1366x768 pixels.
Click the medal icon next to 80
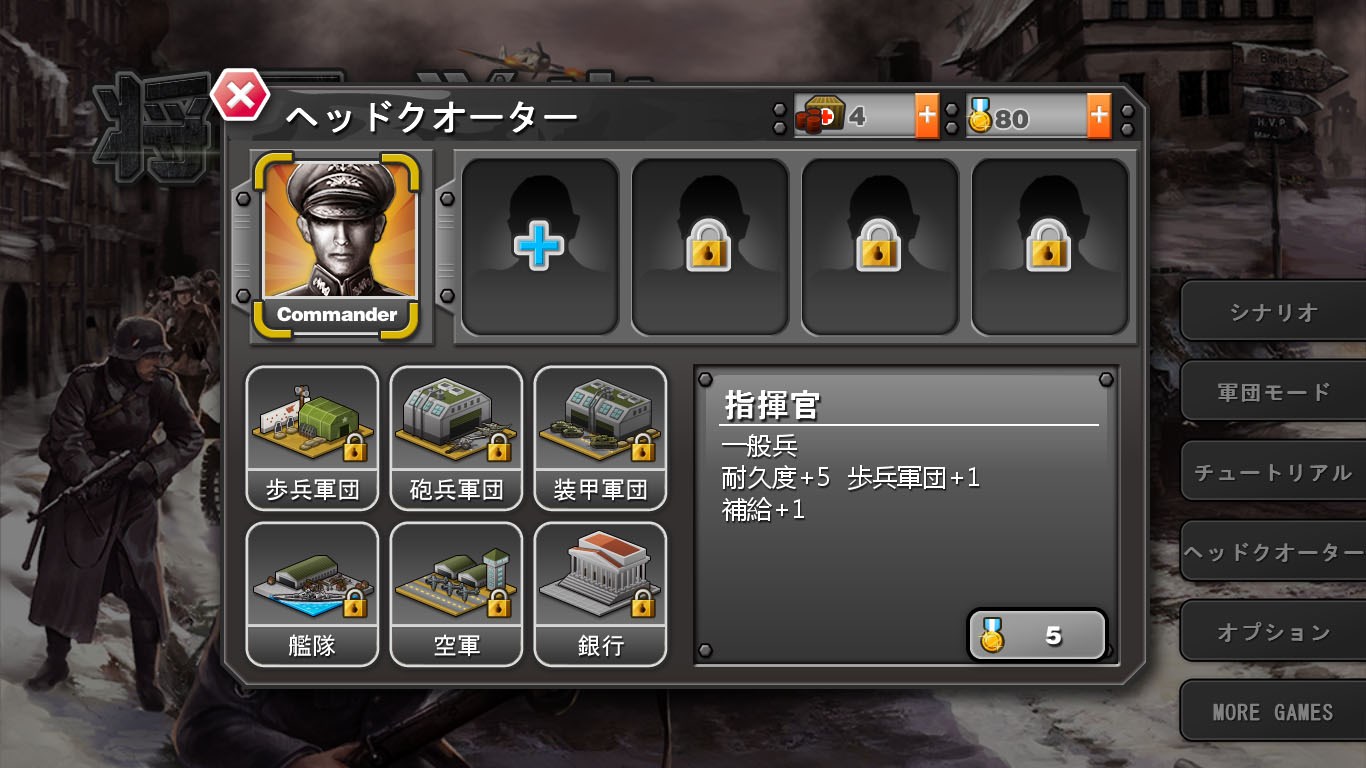984,116
